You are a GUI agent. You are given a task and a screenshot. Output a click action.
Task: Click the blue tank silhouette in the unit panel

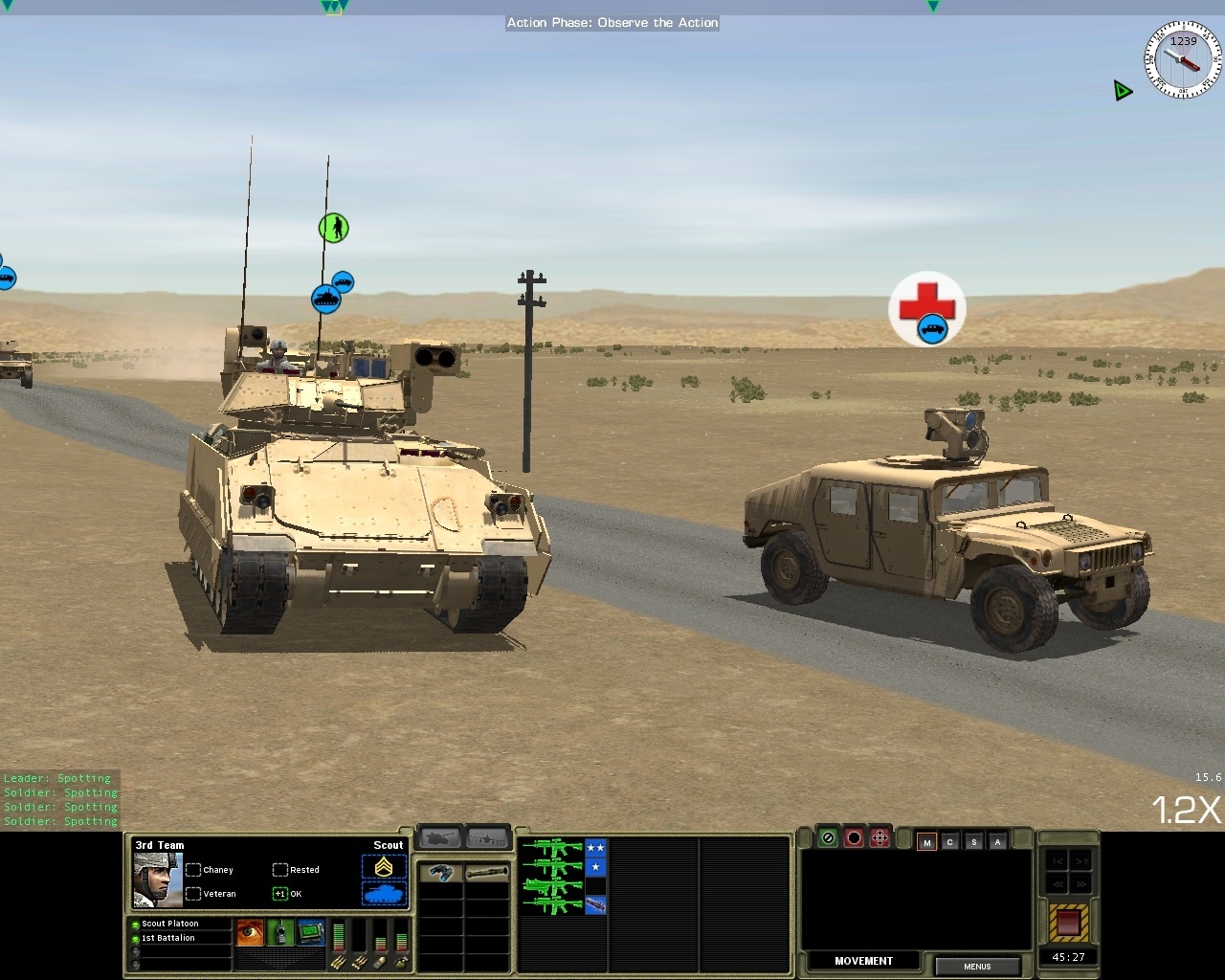coord(385,891)
